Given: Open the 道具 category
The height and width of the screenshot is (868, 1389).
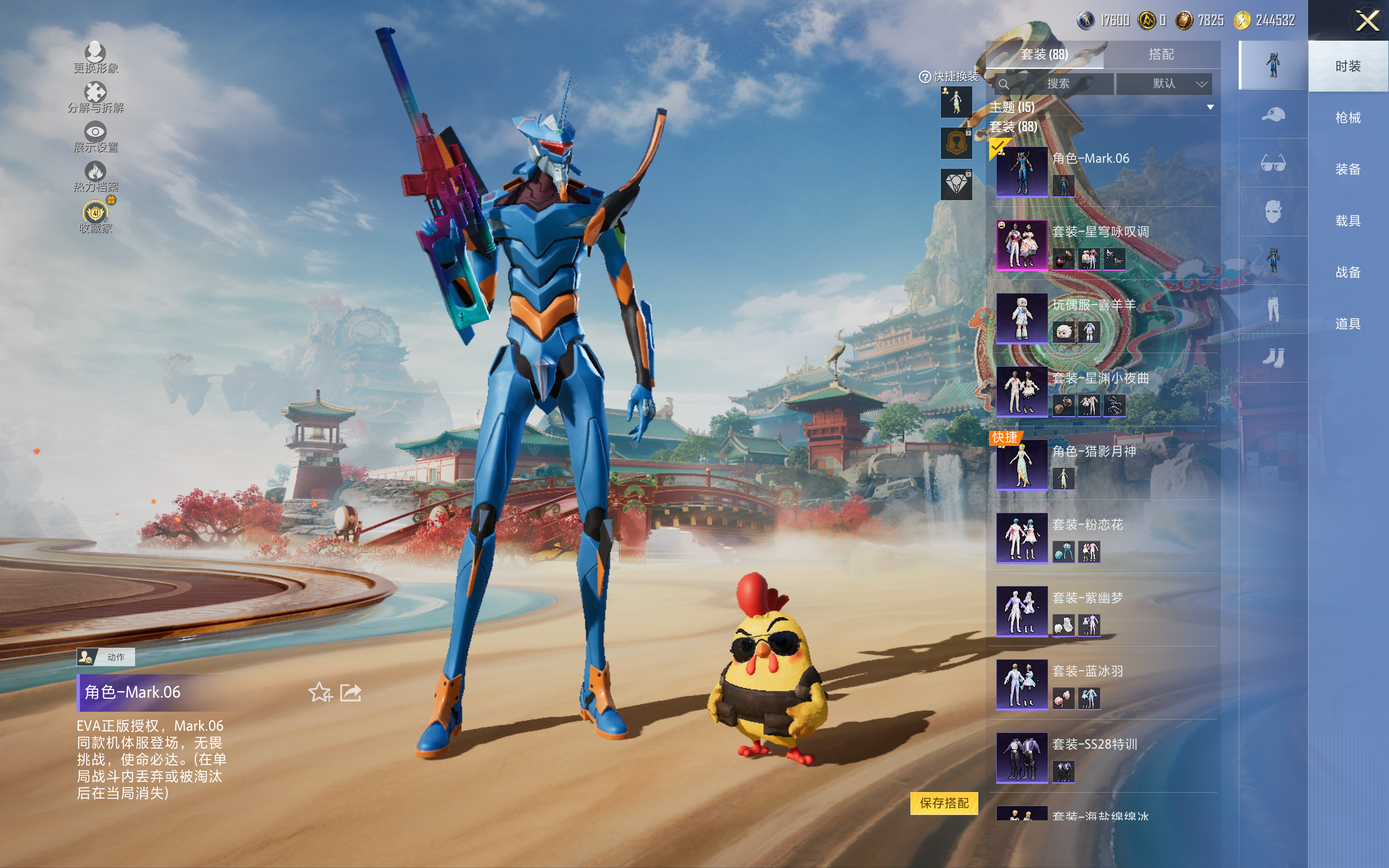Looking at the screenshot, I should [1347, 324].
